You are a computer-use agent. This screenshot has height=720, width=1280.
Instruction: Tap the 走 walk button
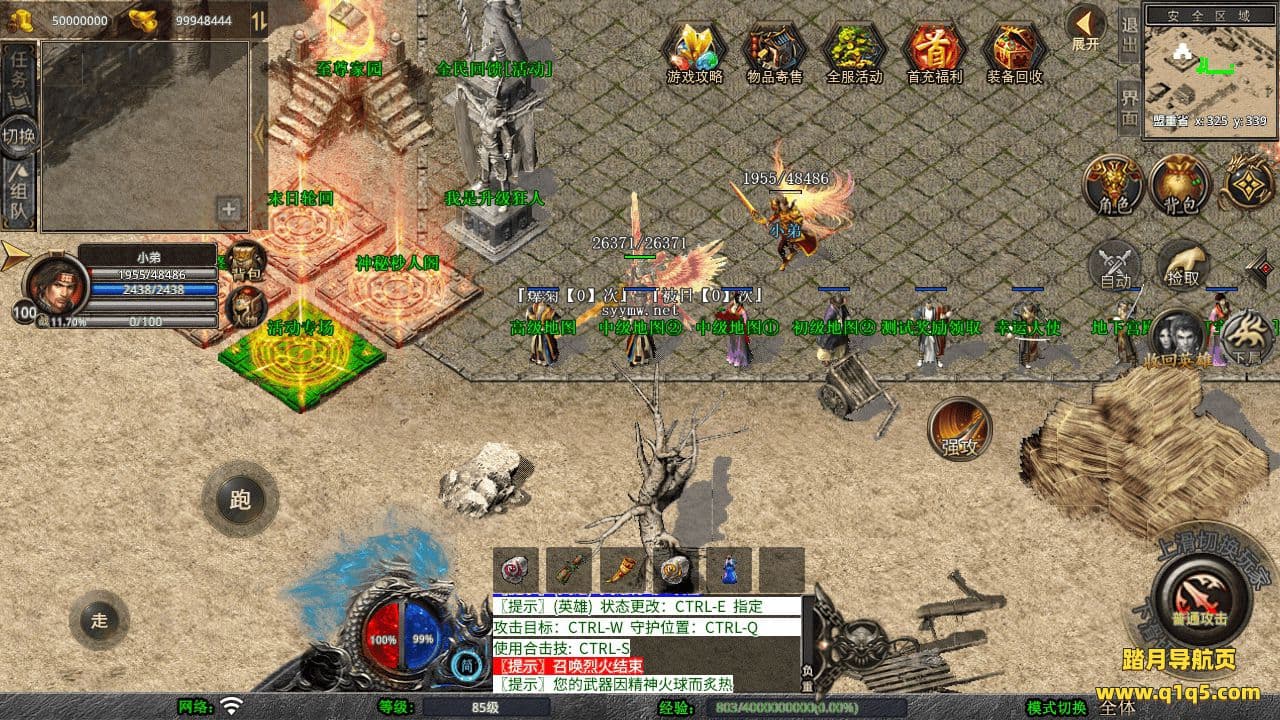click(99, 620)
